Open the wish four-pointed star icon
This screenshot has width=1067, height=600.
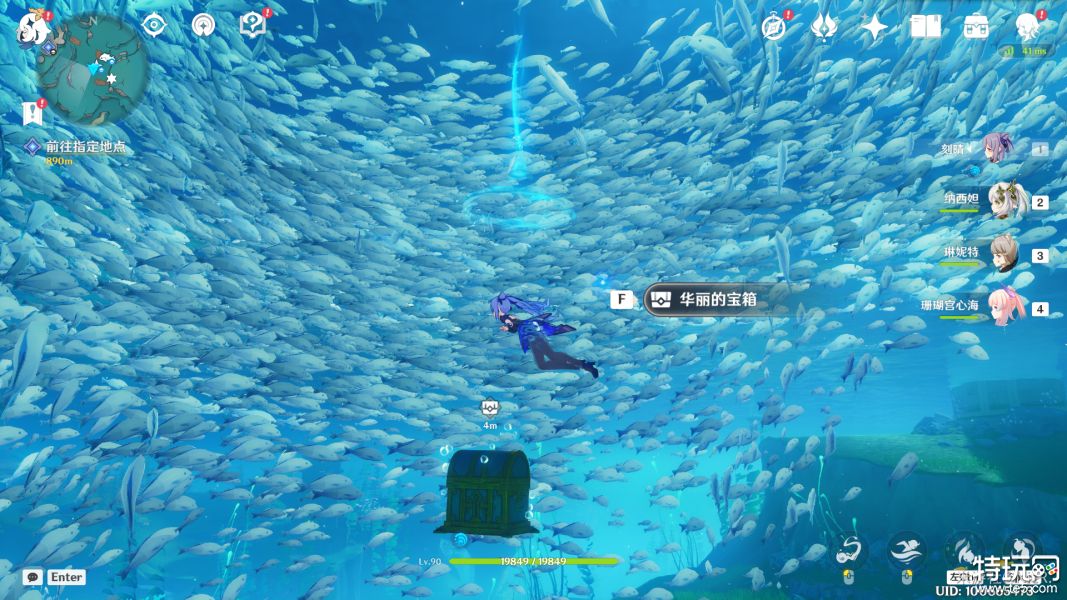click(x=874, y=27)
